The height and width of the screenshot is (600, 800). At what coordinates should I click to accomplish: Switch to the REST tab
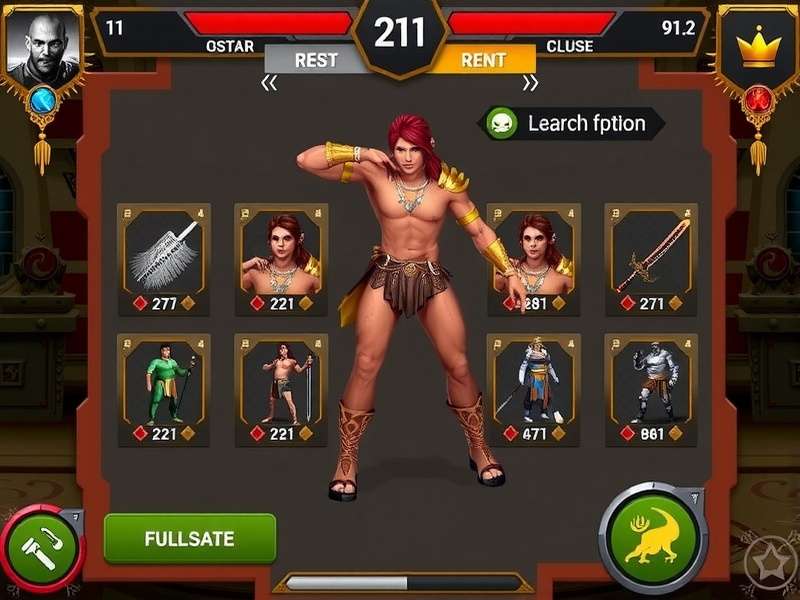tap(316, 60)
